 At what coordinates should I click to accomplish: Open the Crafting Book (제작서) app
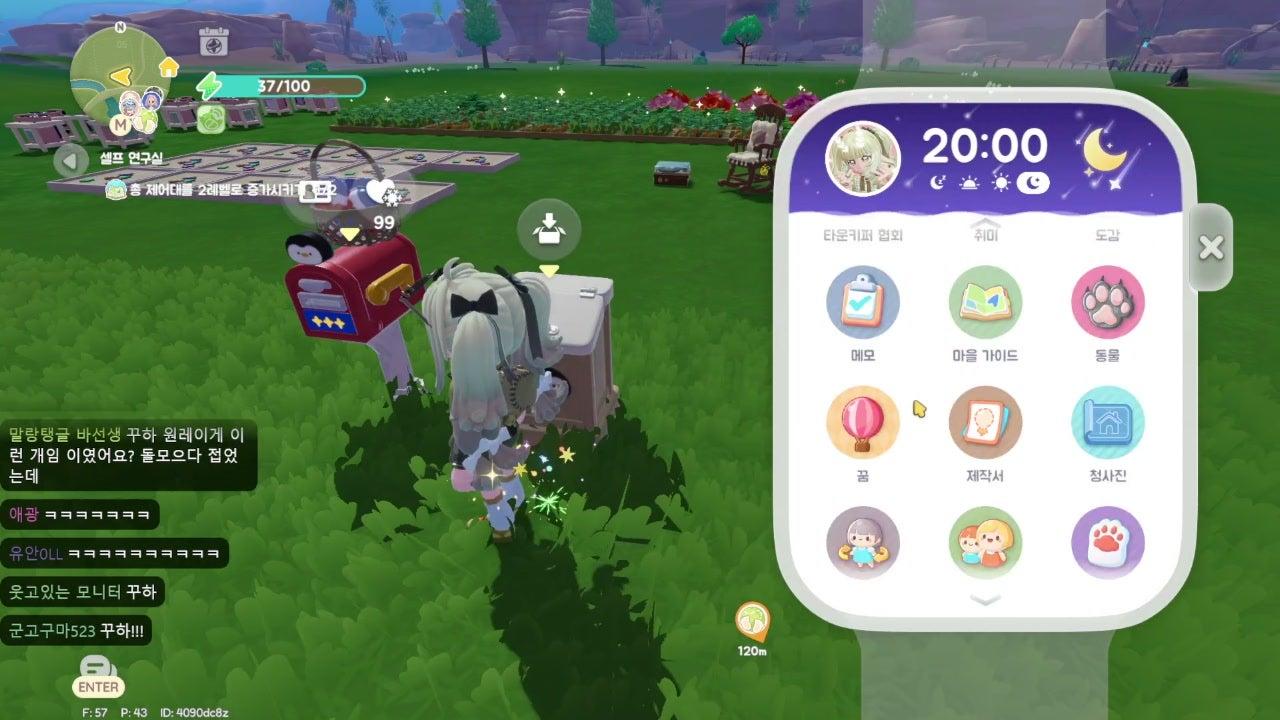985,422
